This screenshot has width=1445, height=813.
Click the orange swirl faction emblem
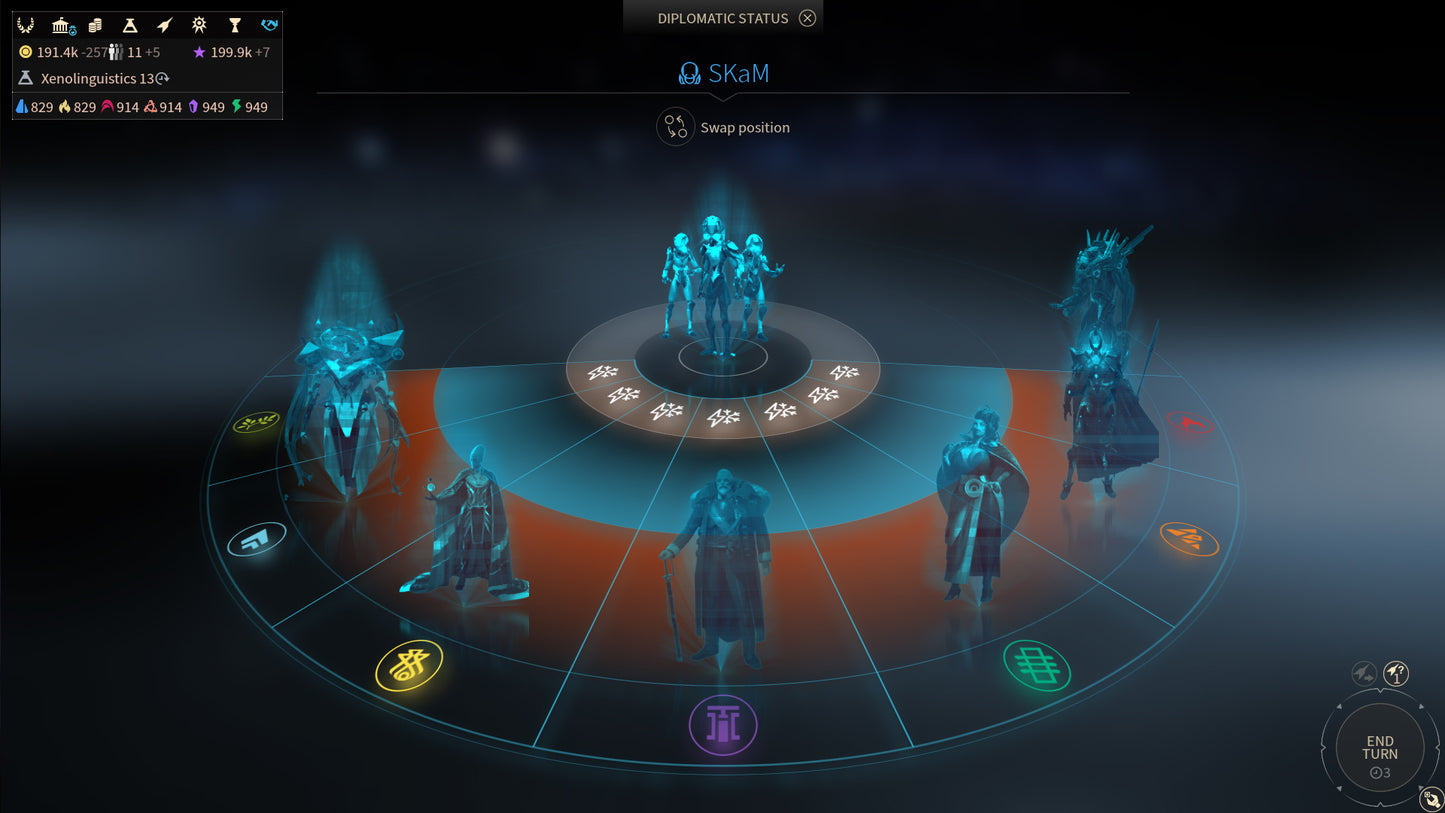point(1190,538)
